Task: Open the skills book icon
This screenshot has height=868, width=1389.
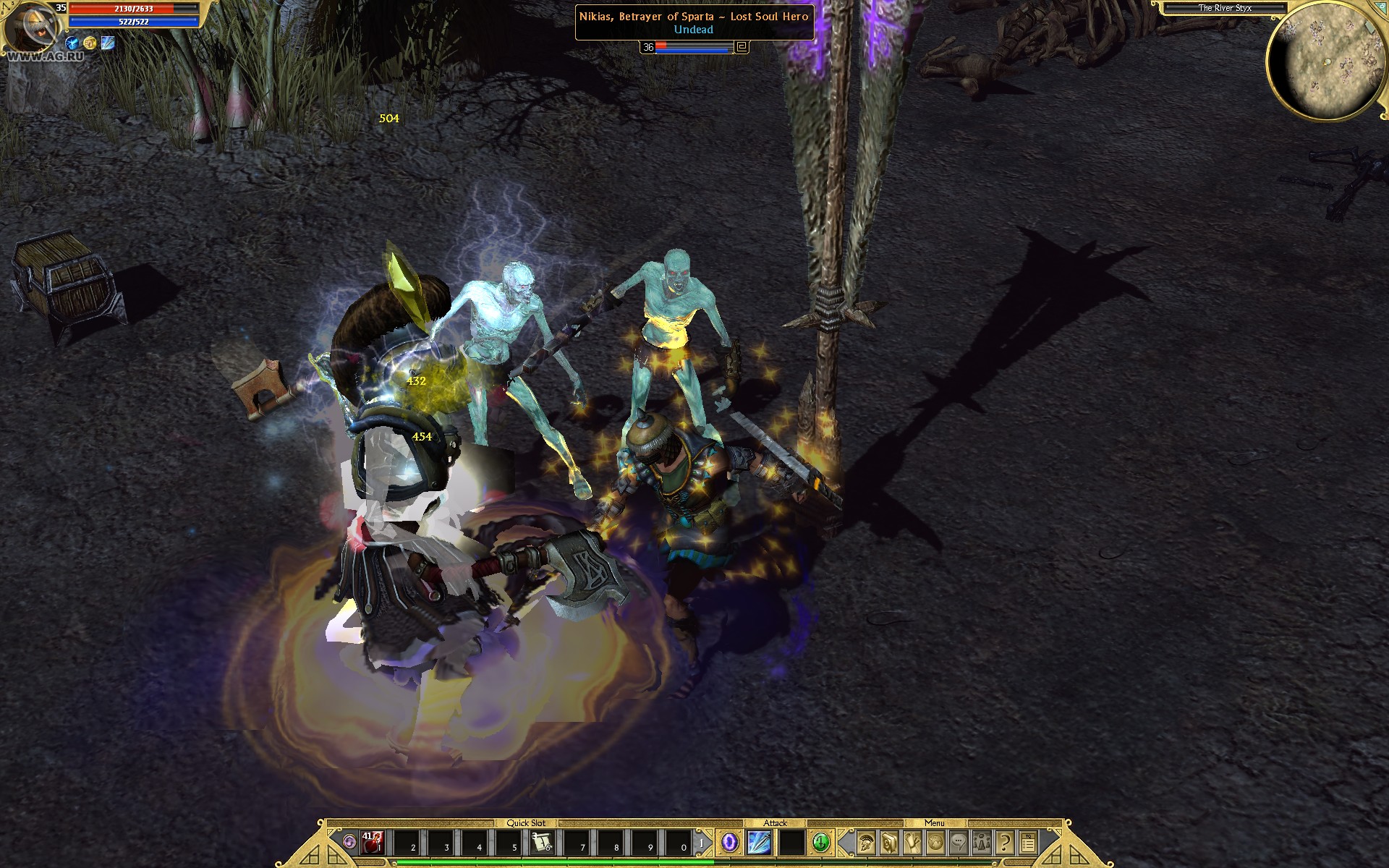Action: 890,843
